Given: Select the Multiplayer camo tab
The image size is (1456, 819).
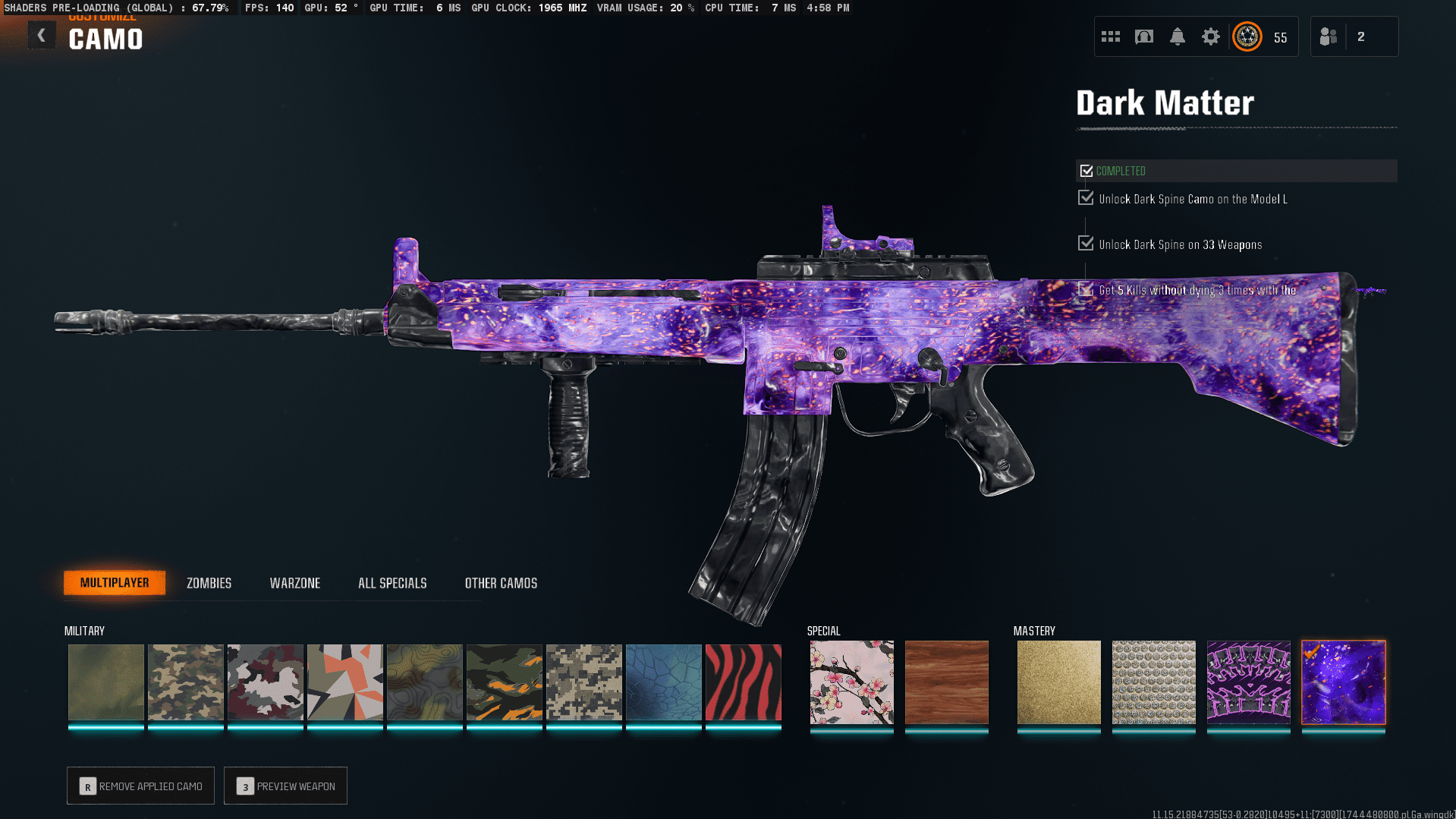Looking at the screenshot, I should (x=115, y=582).
